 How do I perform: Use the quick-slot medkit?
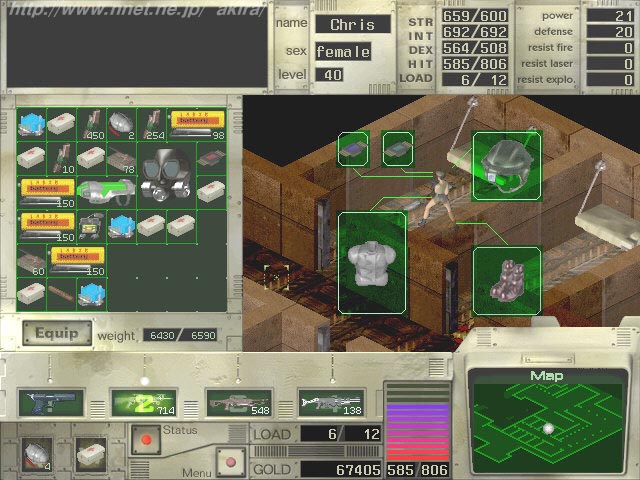91,450
